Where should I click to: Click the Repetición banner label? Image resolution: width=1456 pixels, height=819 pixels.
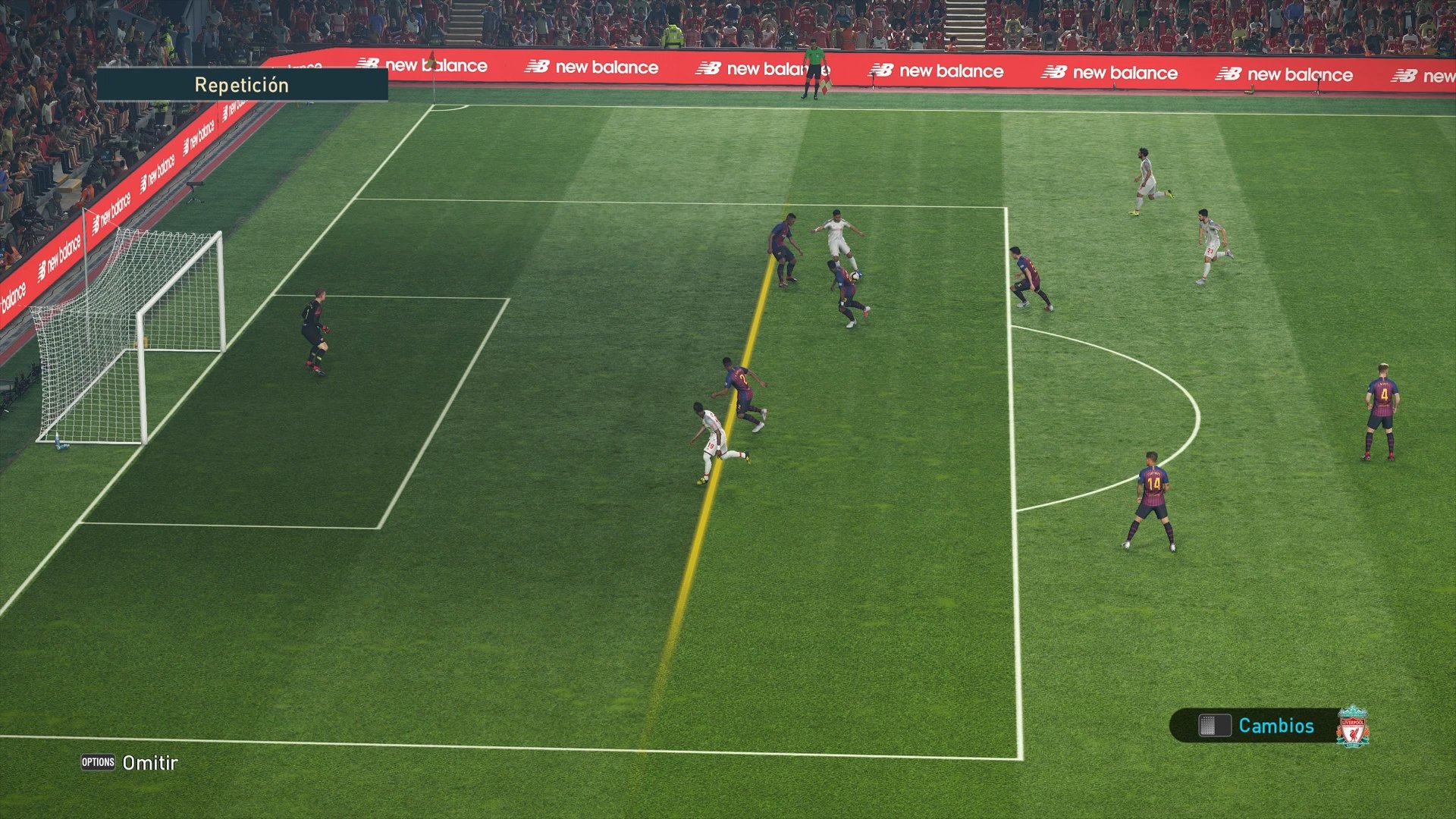click(241, 84)
